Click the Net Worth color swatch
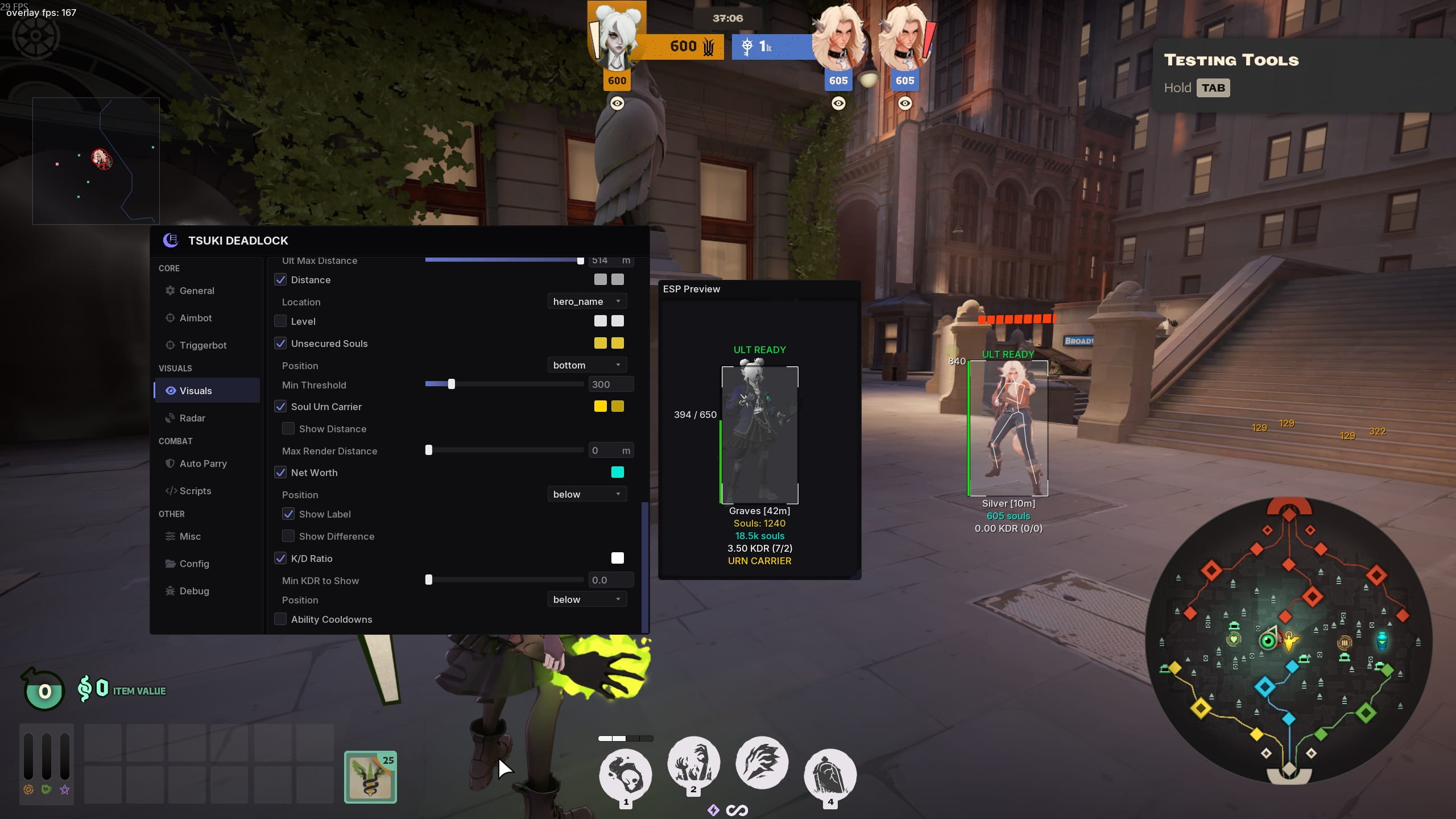 click(x=618, y=472)
